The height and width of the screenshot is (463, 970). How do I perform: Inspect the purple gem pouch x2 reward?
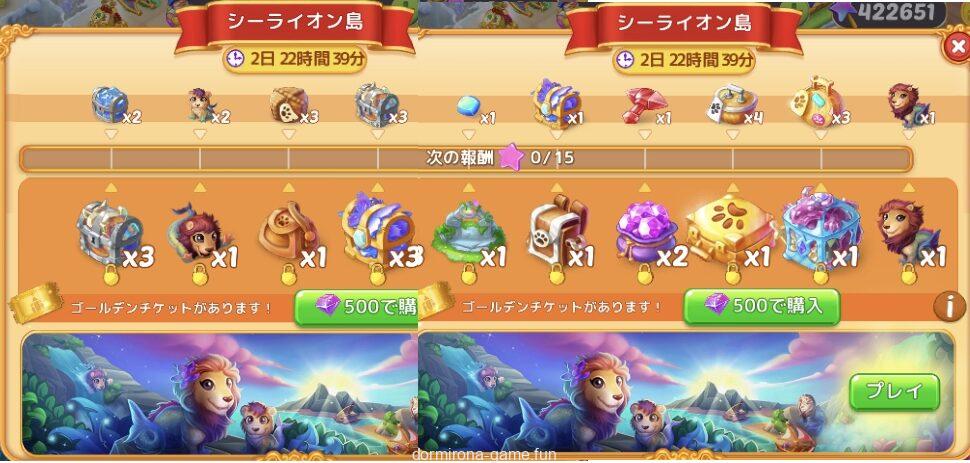645,233
